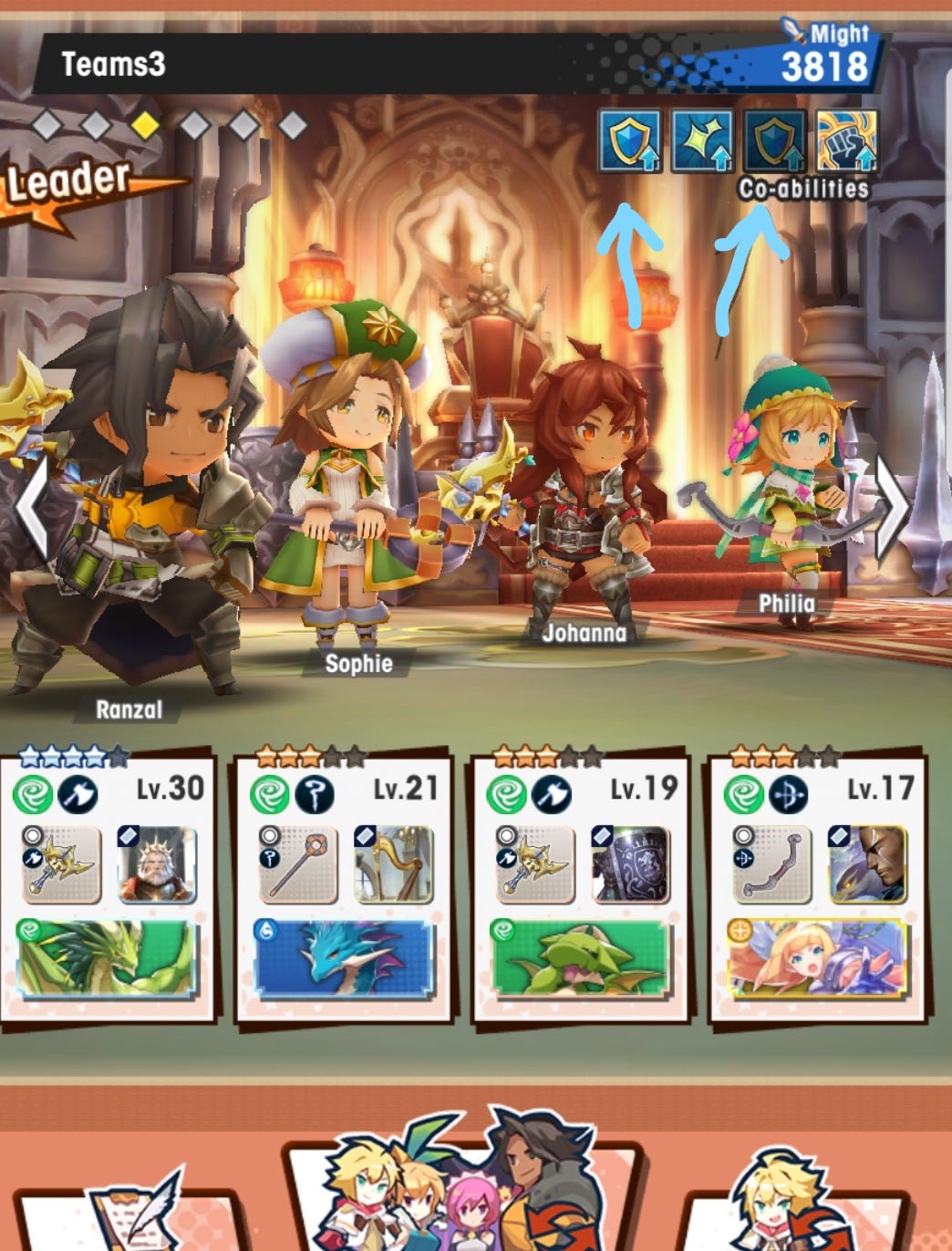This screenshot has height=1251, width=952.
Task: Open Ranzal's bearded king wyrmprint slot
Action: click(x=157, y=863)
